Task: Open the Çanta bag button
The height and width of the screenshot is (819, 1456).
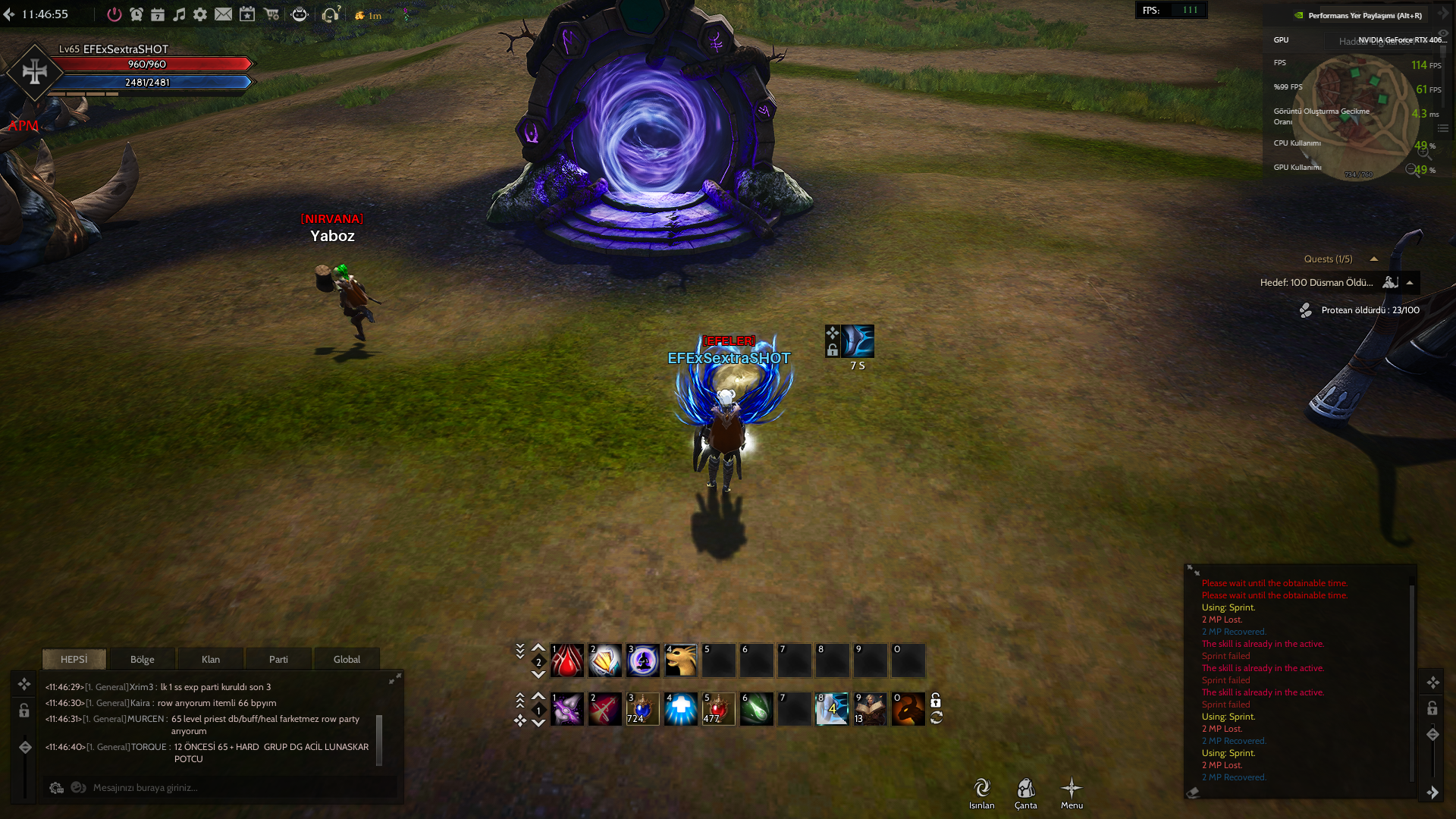Action: tap(1025, 792)
